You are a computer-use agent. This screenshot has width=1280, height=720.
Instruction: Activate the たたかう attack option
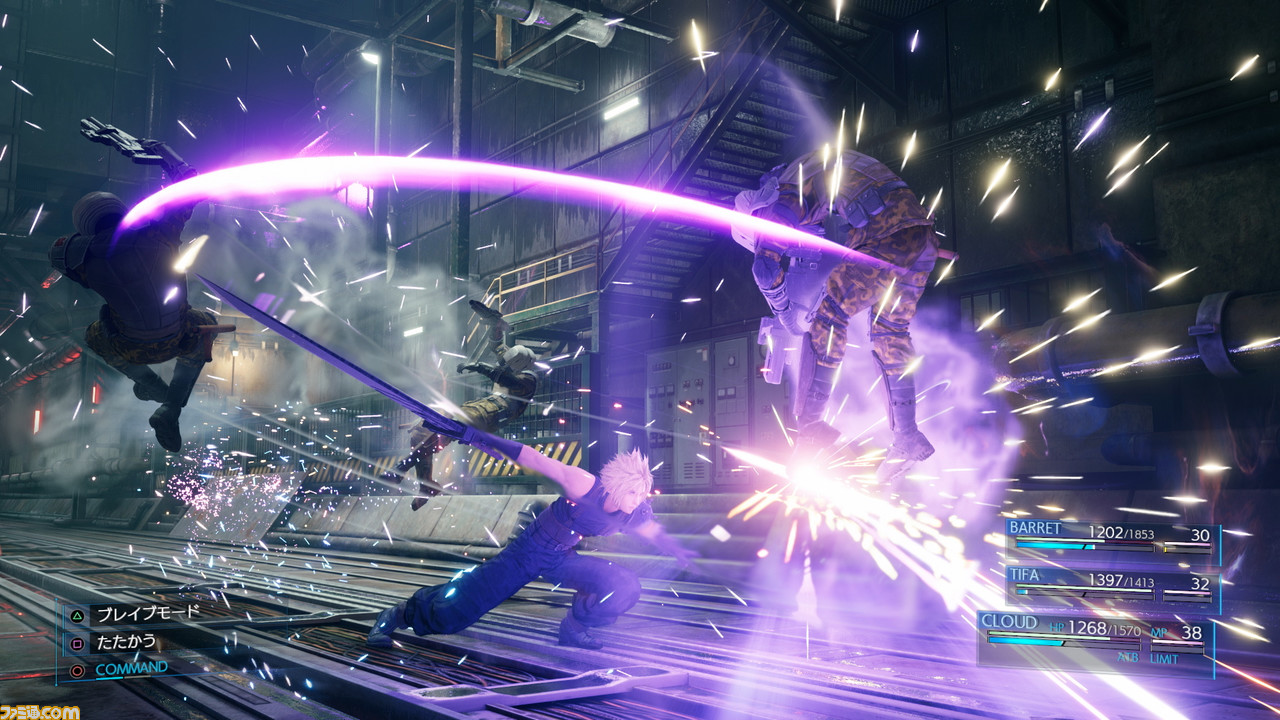pos(125,641)
